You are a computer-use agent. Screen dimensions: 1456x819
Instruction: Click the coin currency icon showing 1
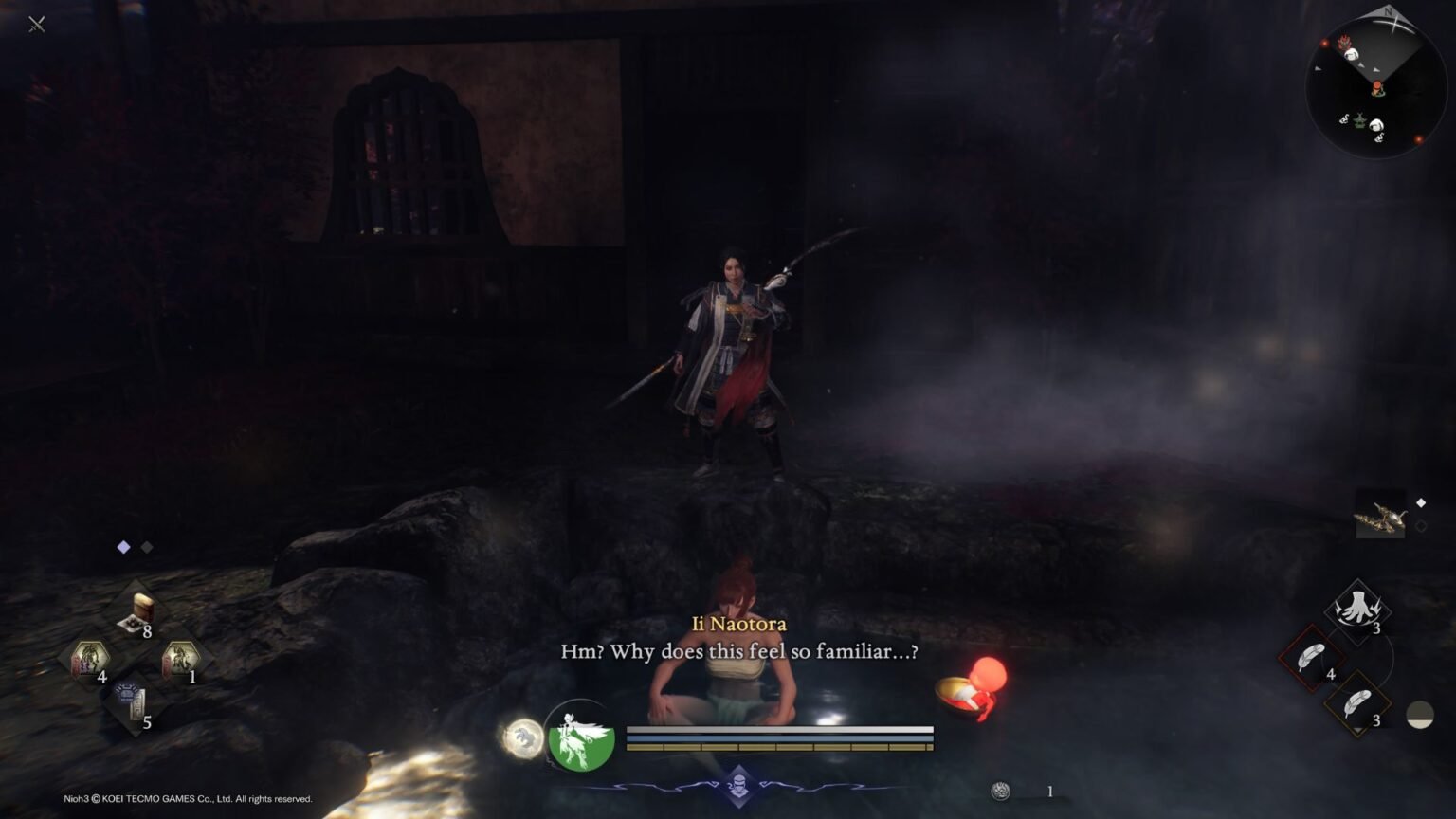point(1002,789)
